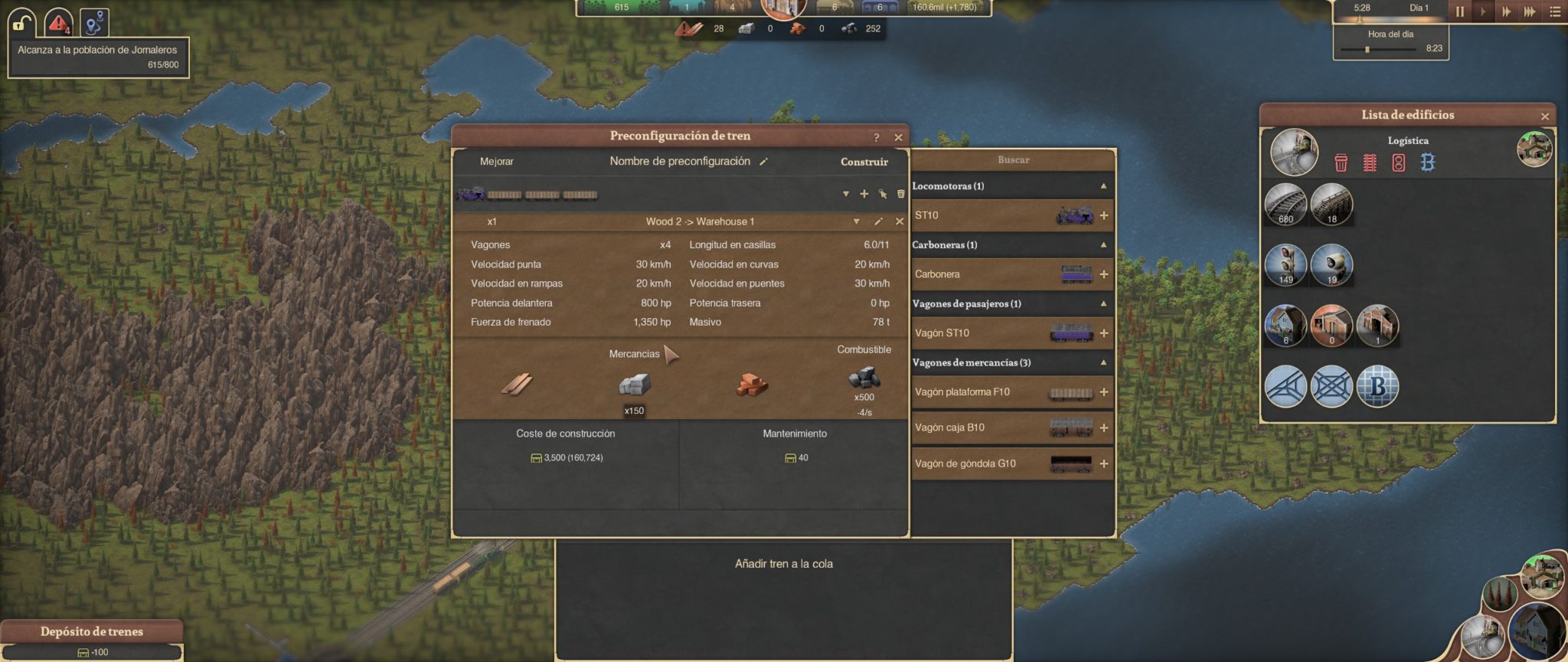Viewport: 1568px width, 662px height.
Task: Add a Carbonera tender
Action: coord(1104,274)
